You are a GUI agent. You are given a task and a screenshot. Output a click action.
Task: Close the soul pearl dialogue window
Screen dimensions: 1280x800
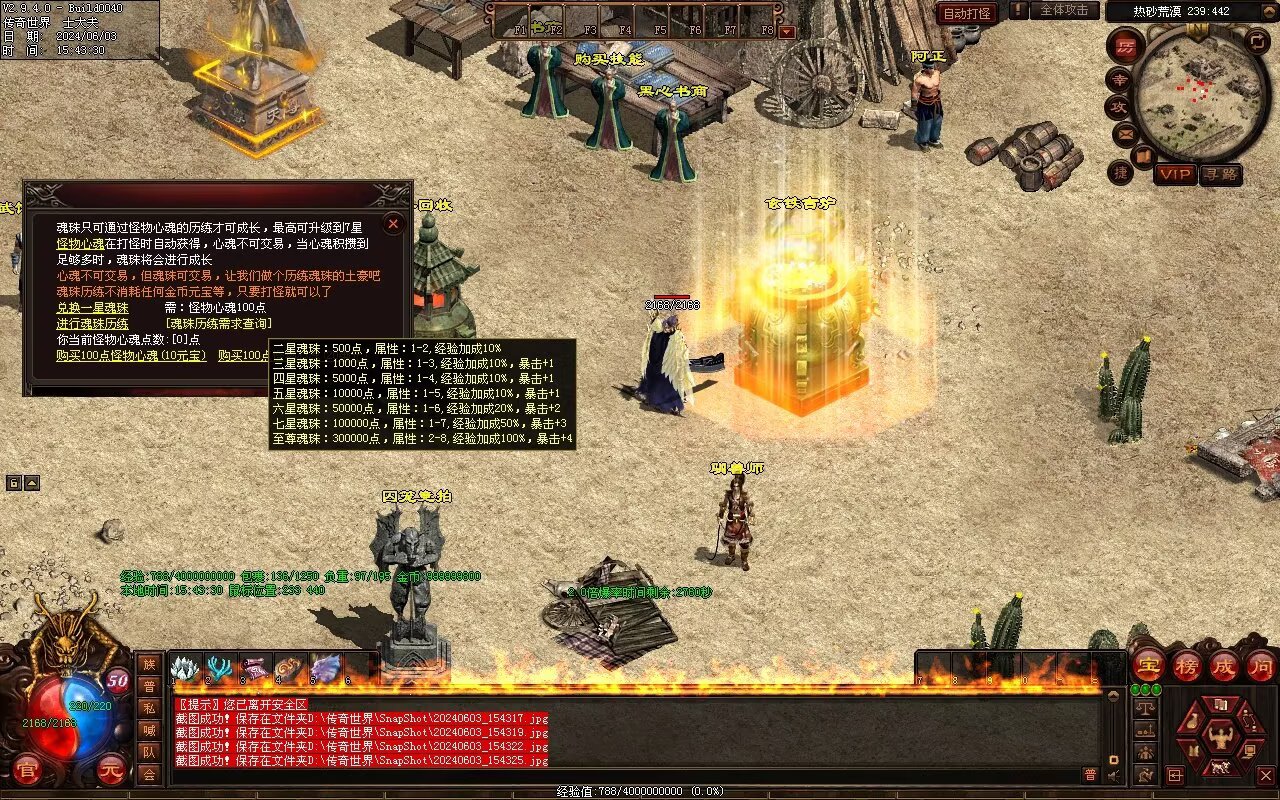tap(393, 224)
